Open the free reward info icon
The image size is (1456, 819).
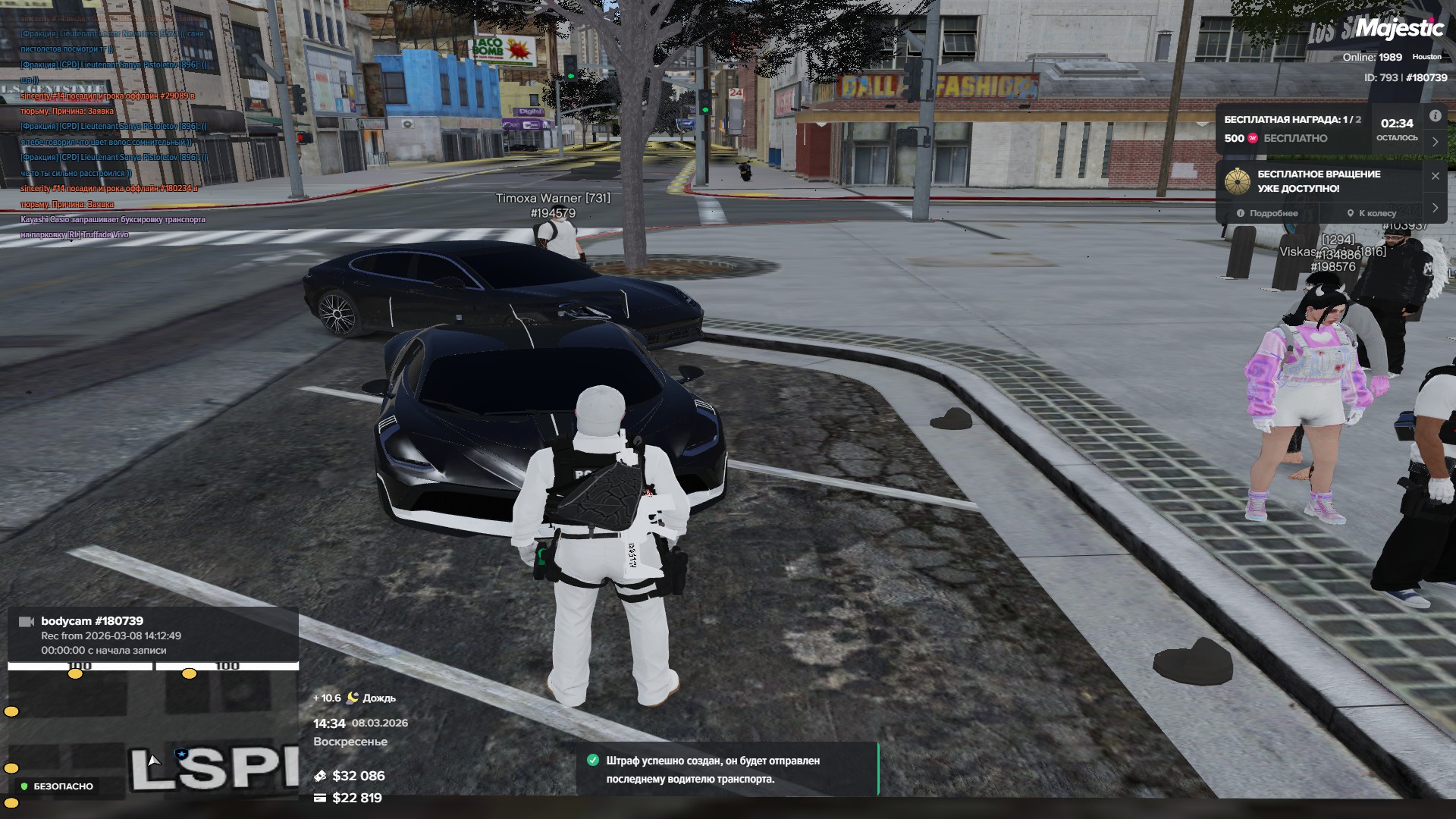pos(1435,116)
